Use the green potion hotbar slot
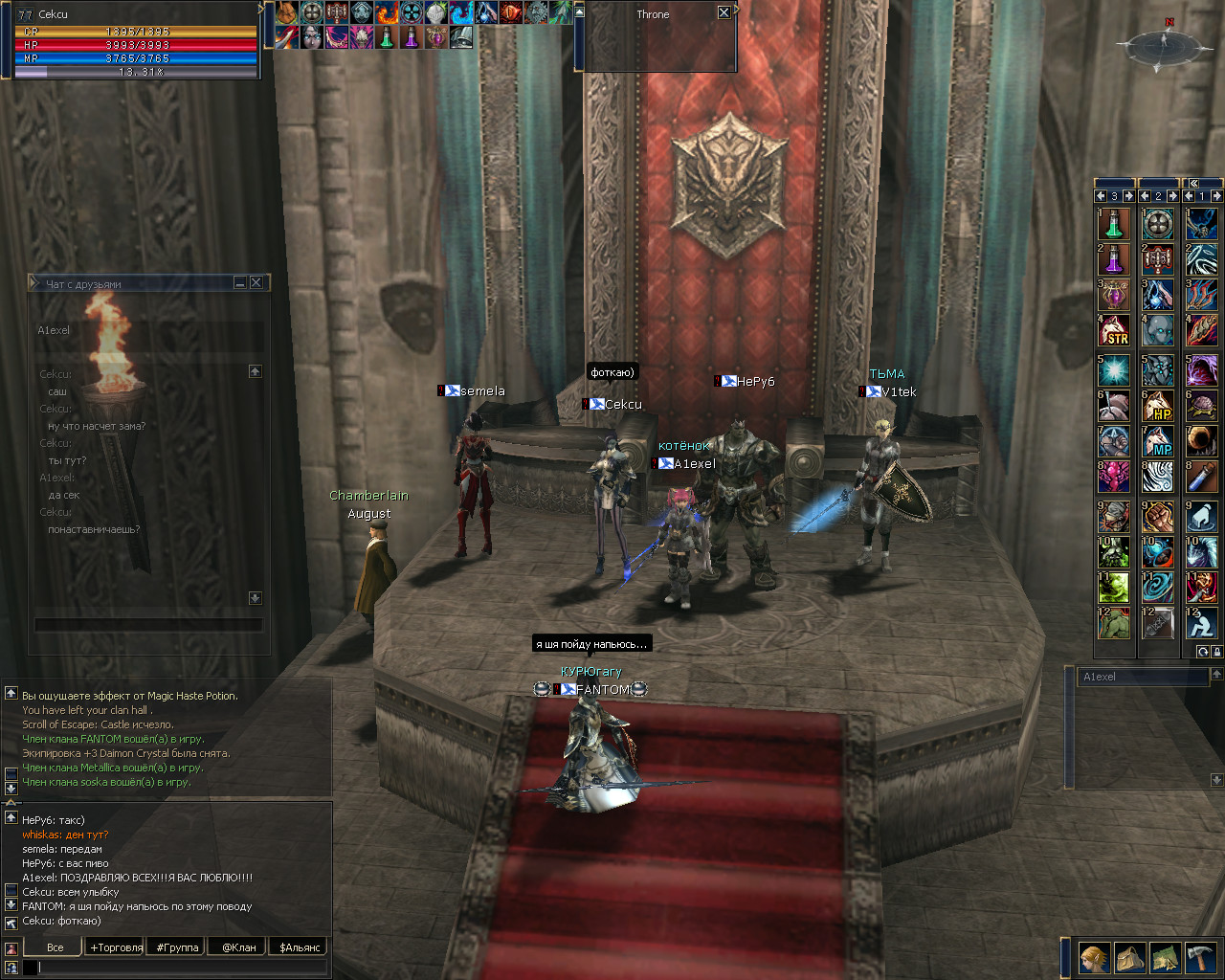The height and width of the screenshot is (980, 1225). [1114, 224]
